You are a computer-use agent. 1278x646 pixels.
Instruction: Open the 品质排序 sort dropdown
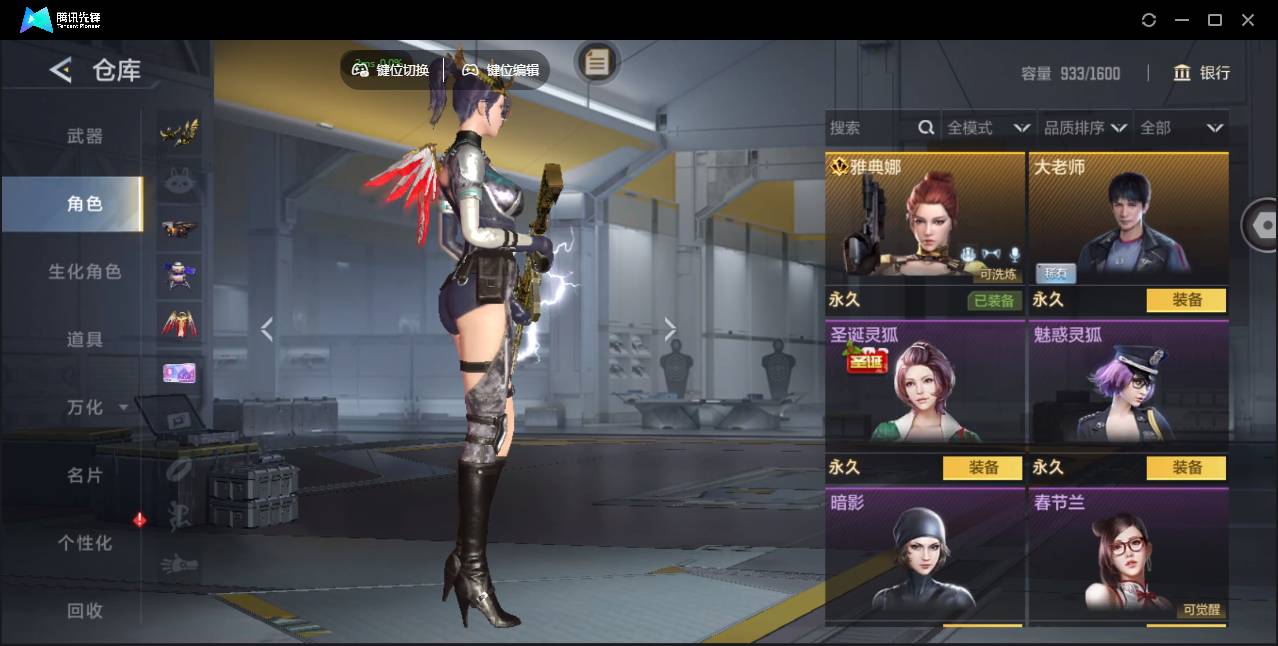pyautogui.click(x=1085, y=128)
